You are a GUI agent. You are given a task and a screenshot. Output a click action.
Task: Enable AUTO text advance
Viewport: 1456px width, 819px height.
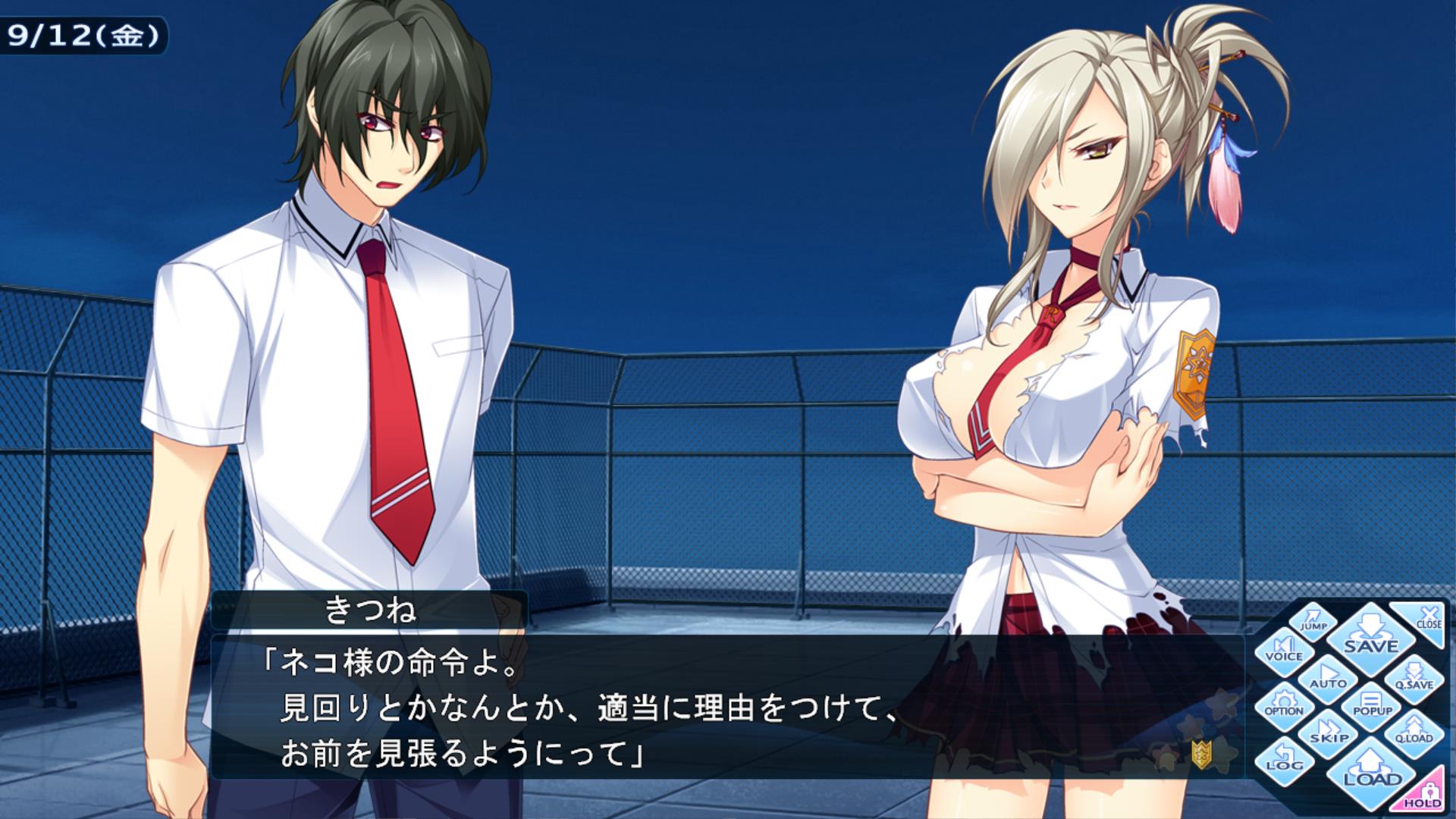click(x=1328, y=676)
